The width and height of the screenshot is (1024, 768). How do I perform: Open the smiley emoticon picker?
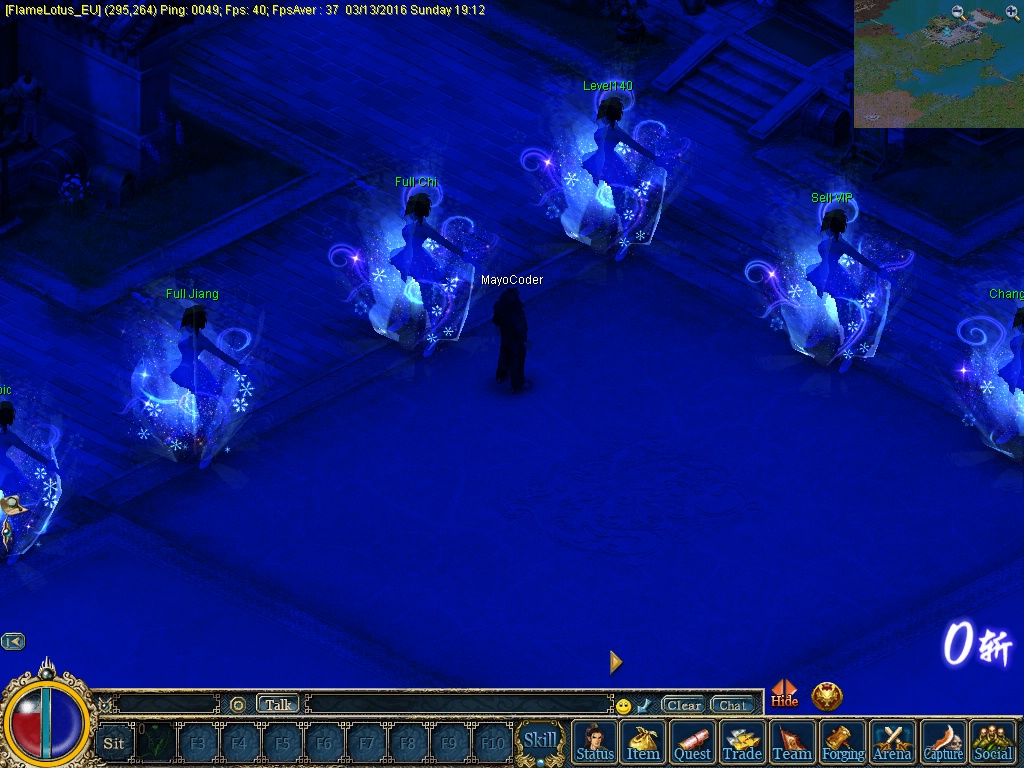624,706
